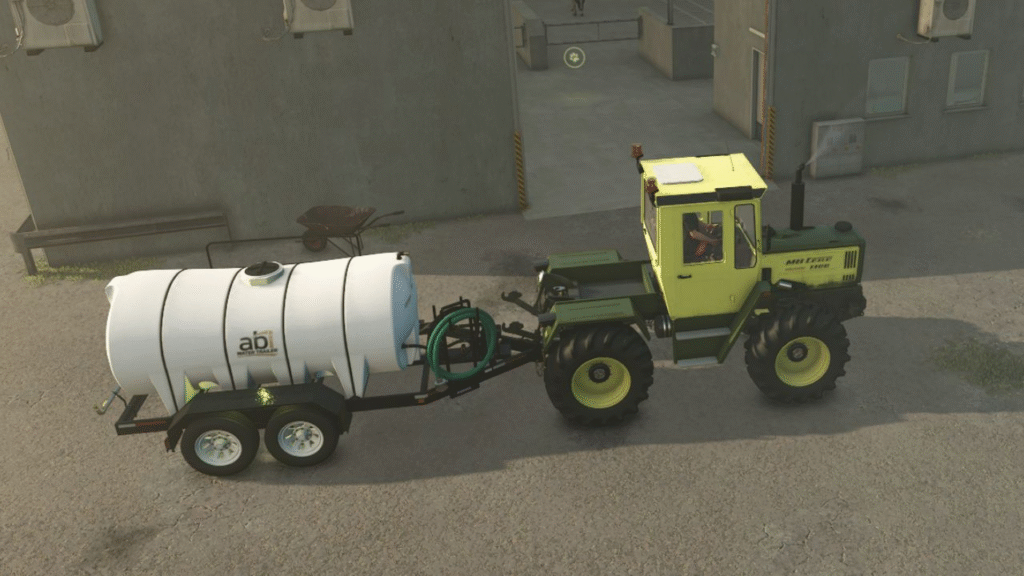Click the circular gear trigger marker
1024x576 pixels.
point(574,57)
